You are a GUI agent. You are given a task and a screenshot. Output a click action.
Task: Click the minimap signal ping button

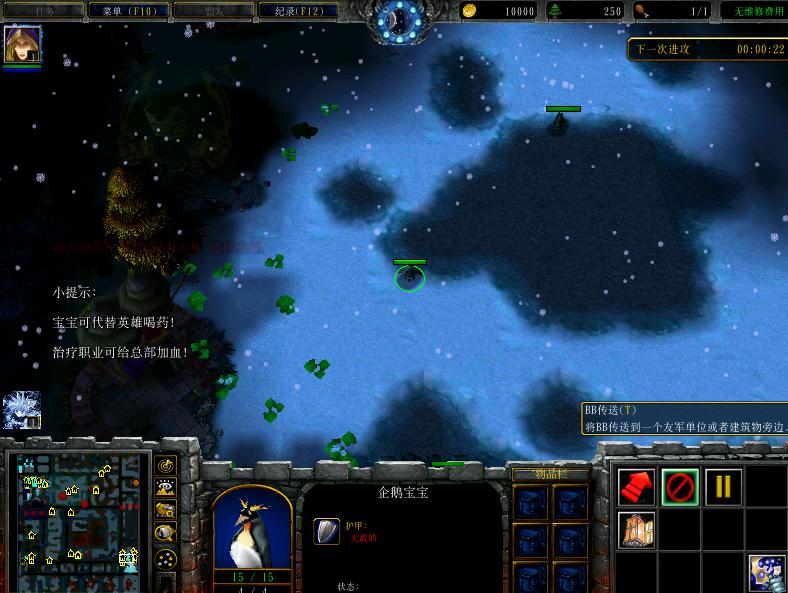(166, 466)
